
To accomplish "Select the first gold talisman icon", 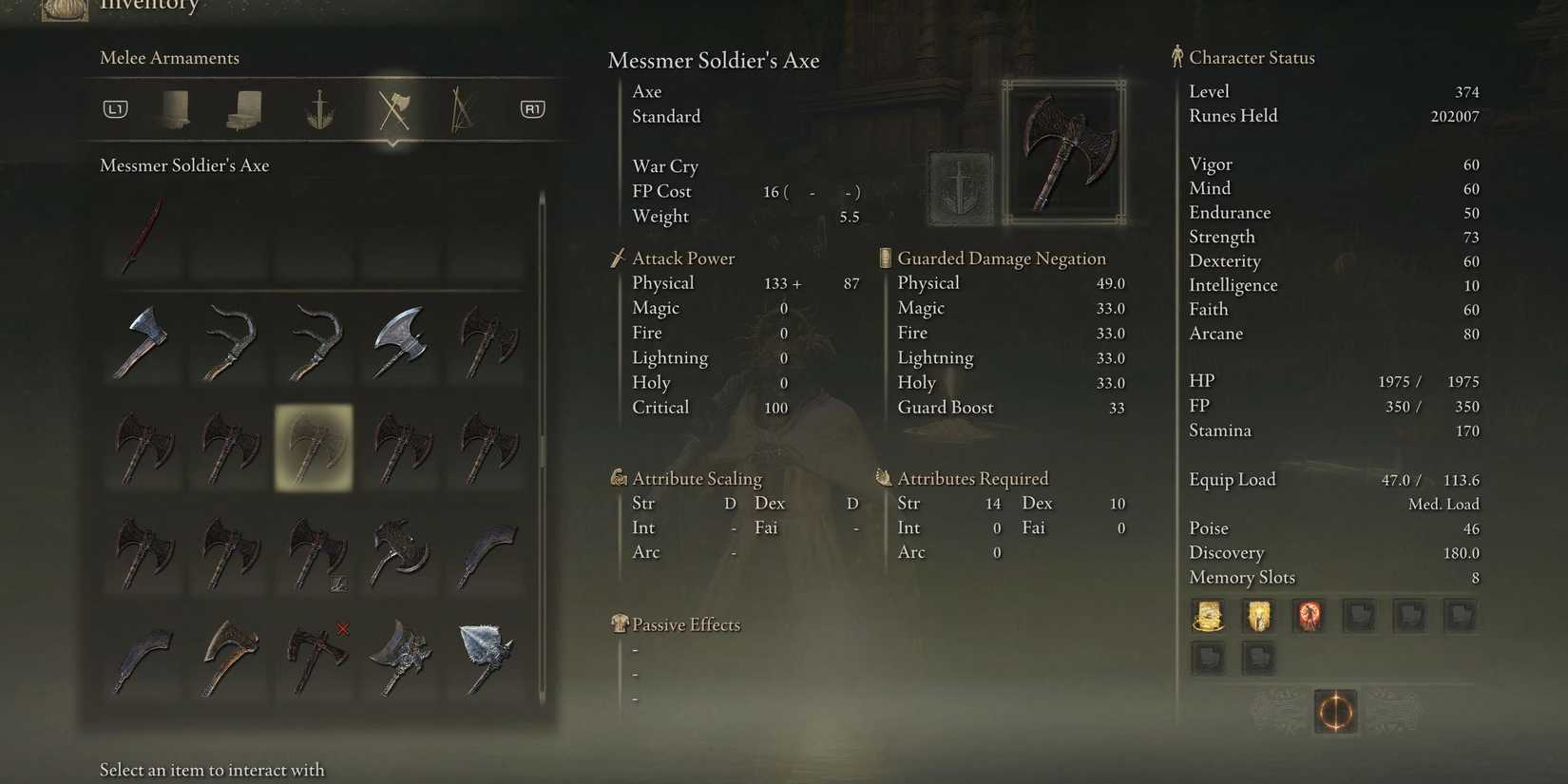I will click(x=1208, y=616).
